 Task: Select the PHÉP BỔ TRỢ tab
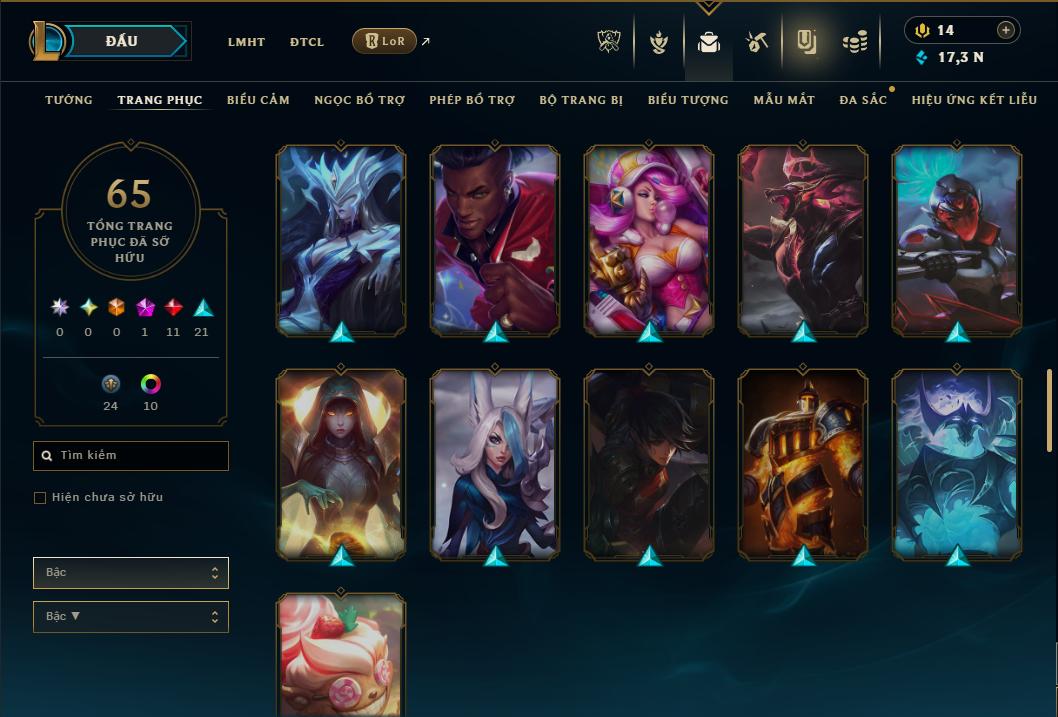[x=472, y=100]
